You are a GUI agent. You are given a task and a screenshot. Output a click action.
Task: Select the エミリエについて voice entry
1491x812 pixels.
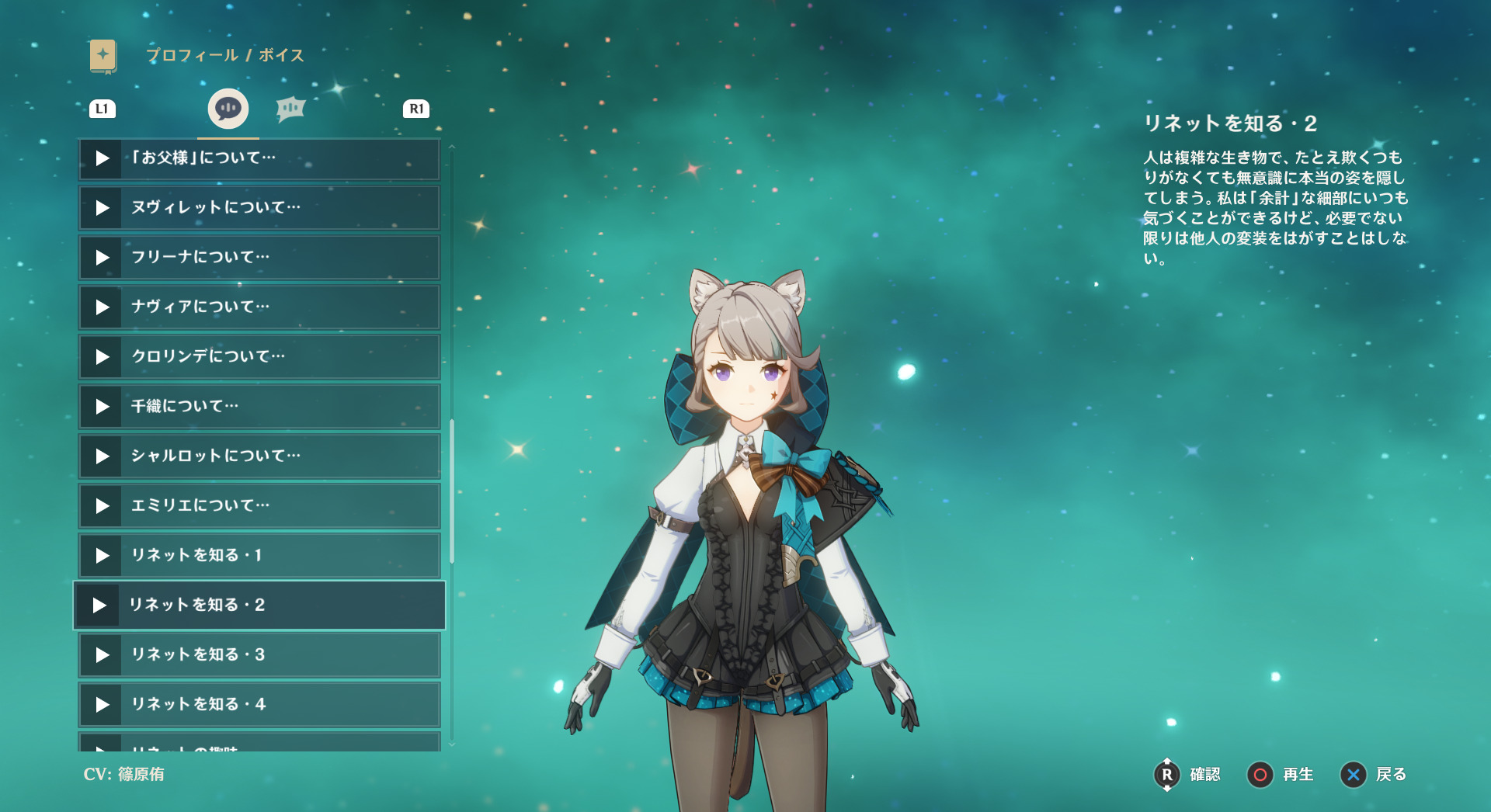(x=259, y=506)
